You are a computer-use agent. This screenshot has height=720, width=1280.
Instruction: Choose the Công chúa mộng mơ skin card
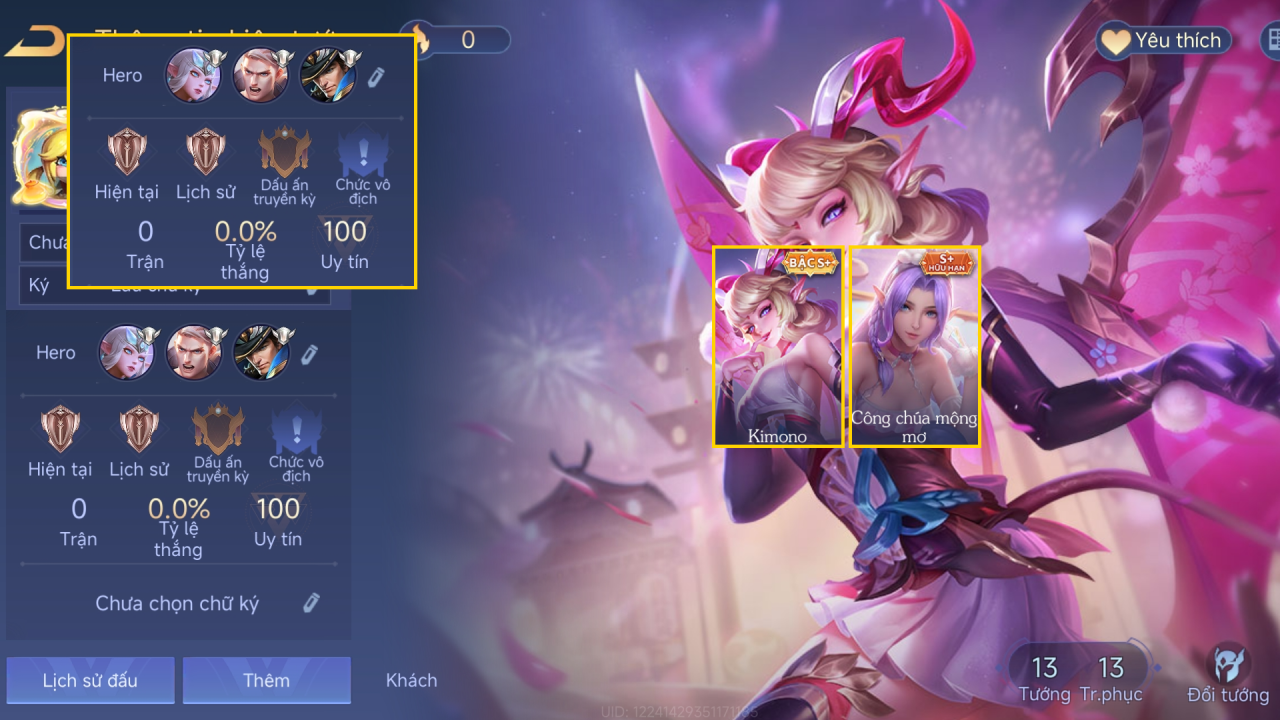click(x=914, y=345)
